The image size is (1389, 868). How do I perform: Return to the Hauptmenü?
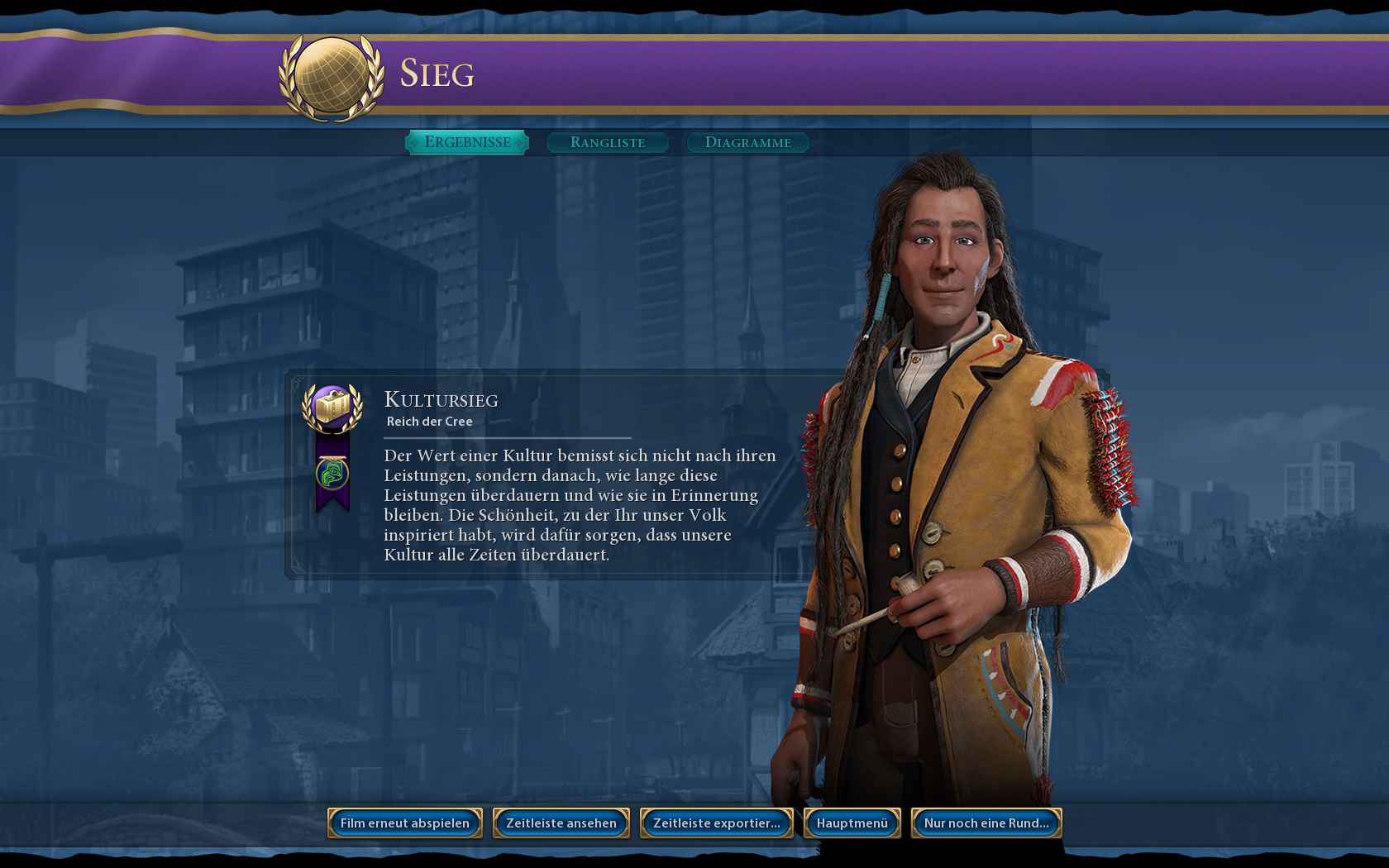point(852,823)
